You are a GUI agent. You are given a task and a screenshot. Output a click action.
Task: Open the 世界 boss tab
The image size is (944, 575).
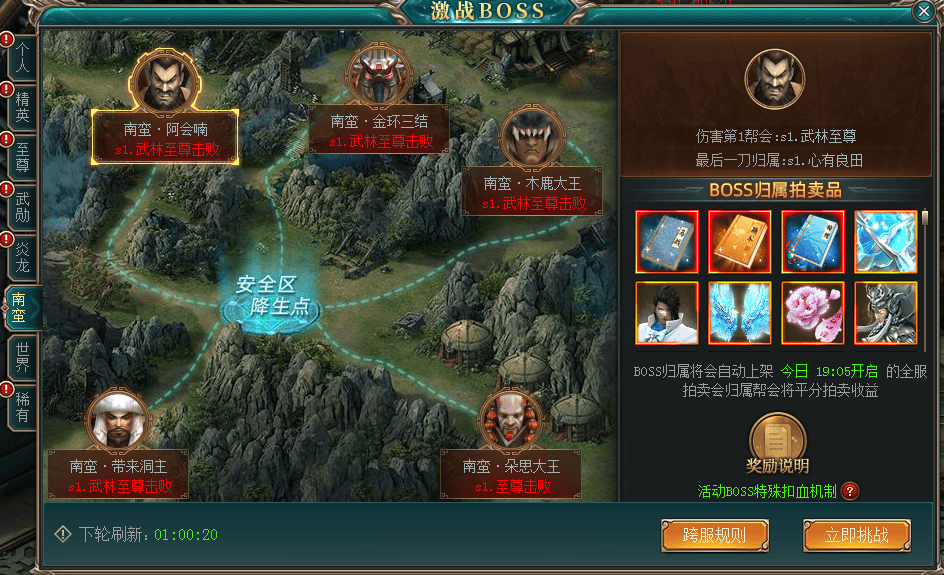tap(23, 356)
